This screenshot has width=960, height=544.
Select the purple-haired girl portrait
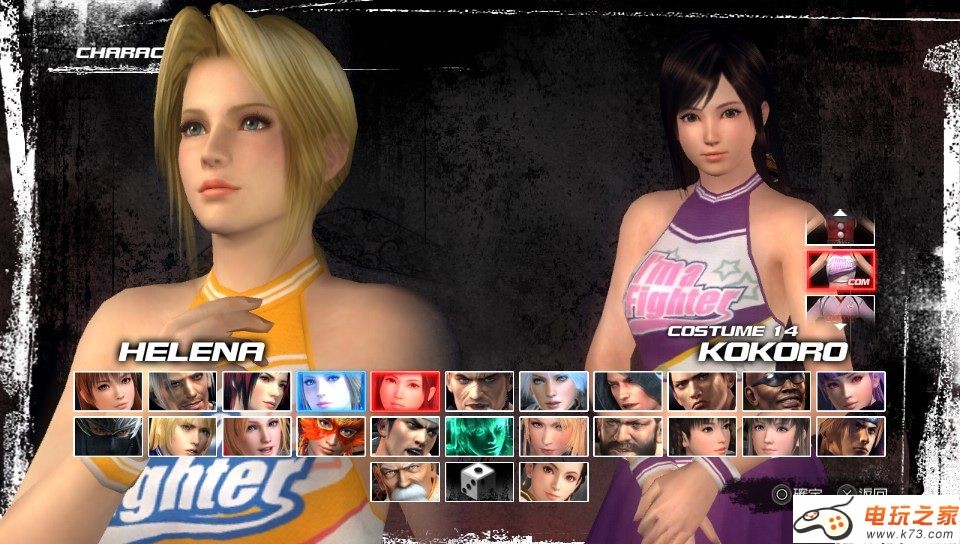pyautogui.click(x=850, y=391)
